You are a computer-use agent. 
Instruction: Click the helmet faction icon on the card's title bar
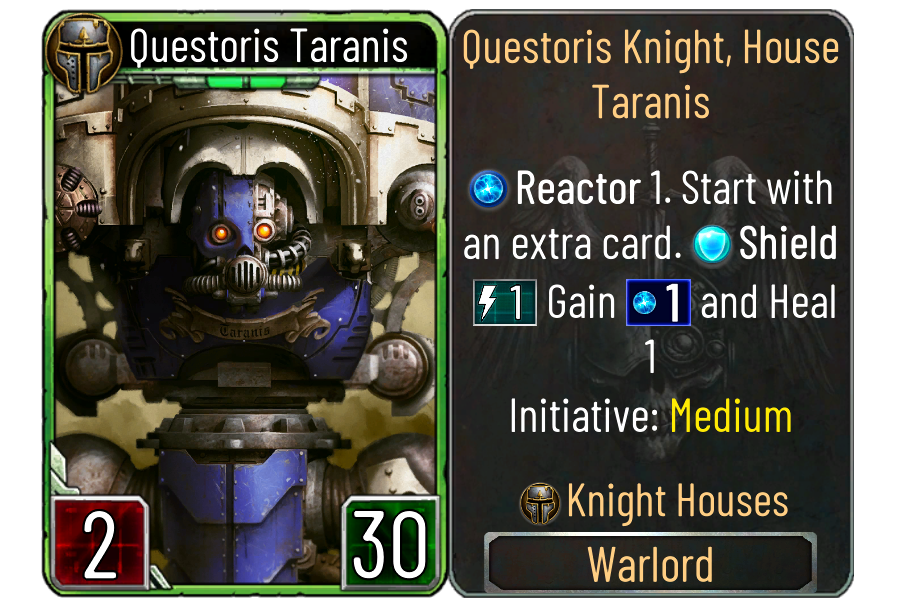coord(82,45)
